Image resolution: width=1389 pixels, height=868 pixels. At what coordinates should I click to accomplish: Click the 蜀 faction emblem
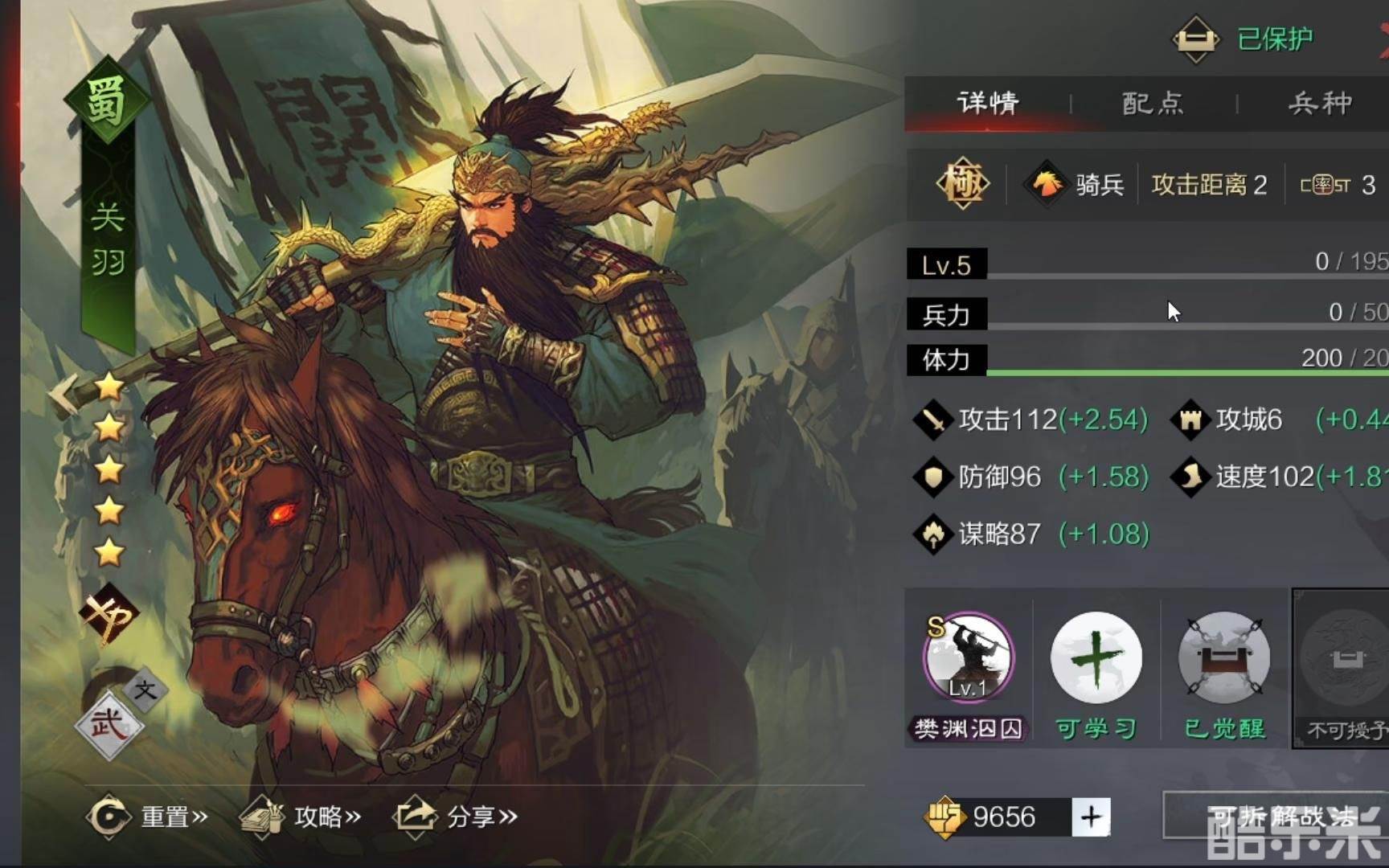[107, 100]
